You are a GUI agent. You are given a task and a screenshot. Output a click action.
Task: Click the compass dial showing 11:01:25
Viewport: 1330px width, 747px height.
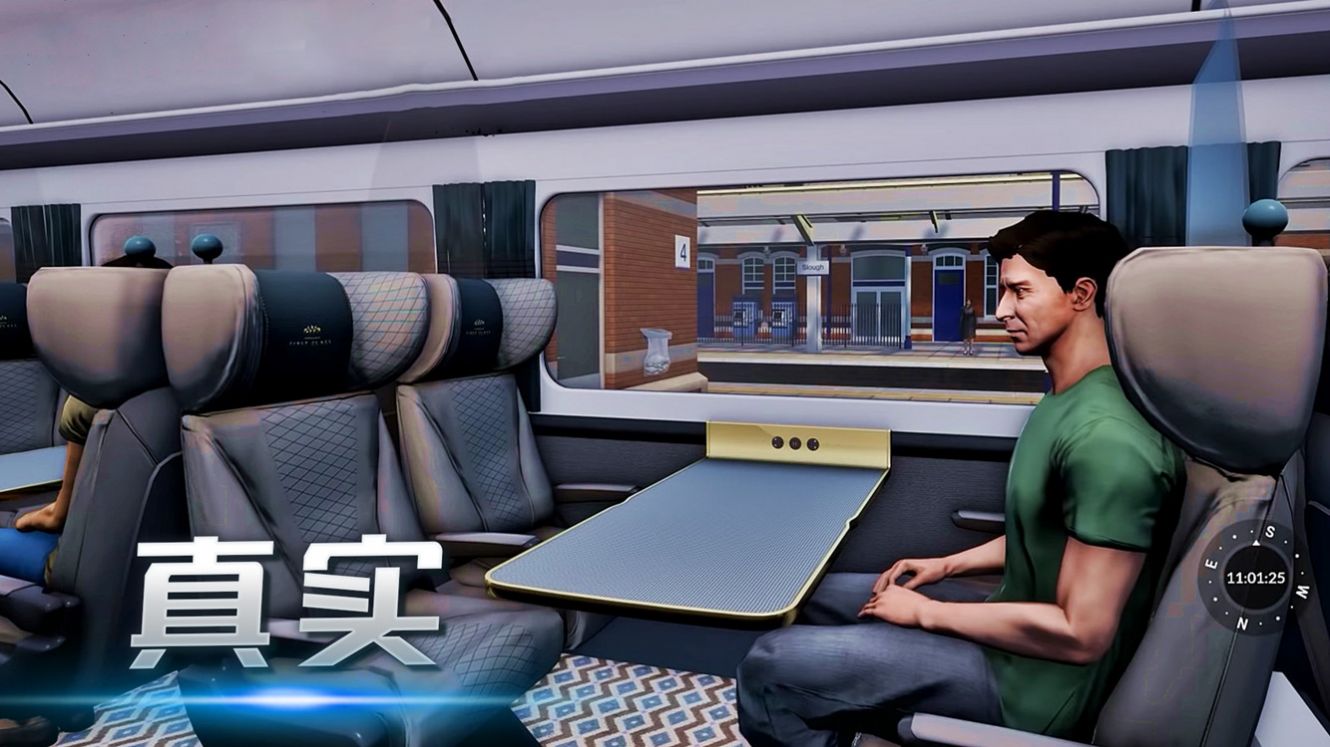pyautogui.click(x=1255, y=577)
